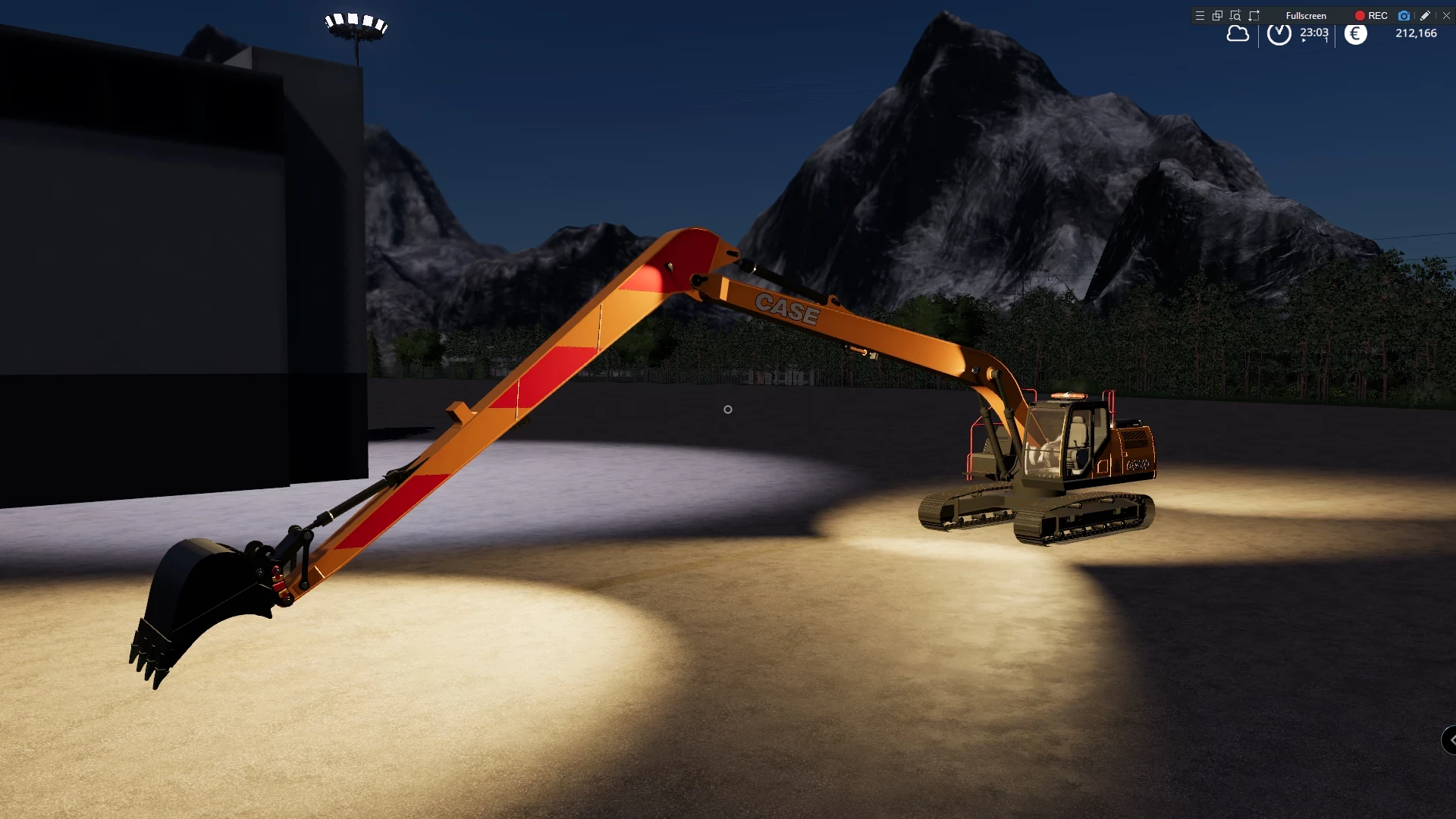Click the cloud weather icon
The width and height of the screenshot is (1456, 819).
pos(1238,33)
